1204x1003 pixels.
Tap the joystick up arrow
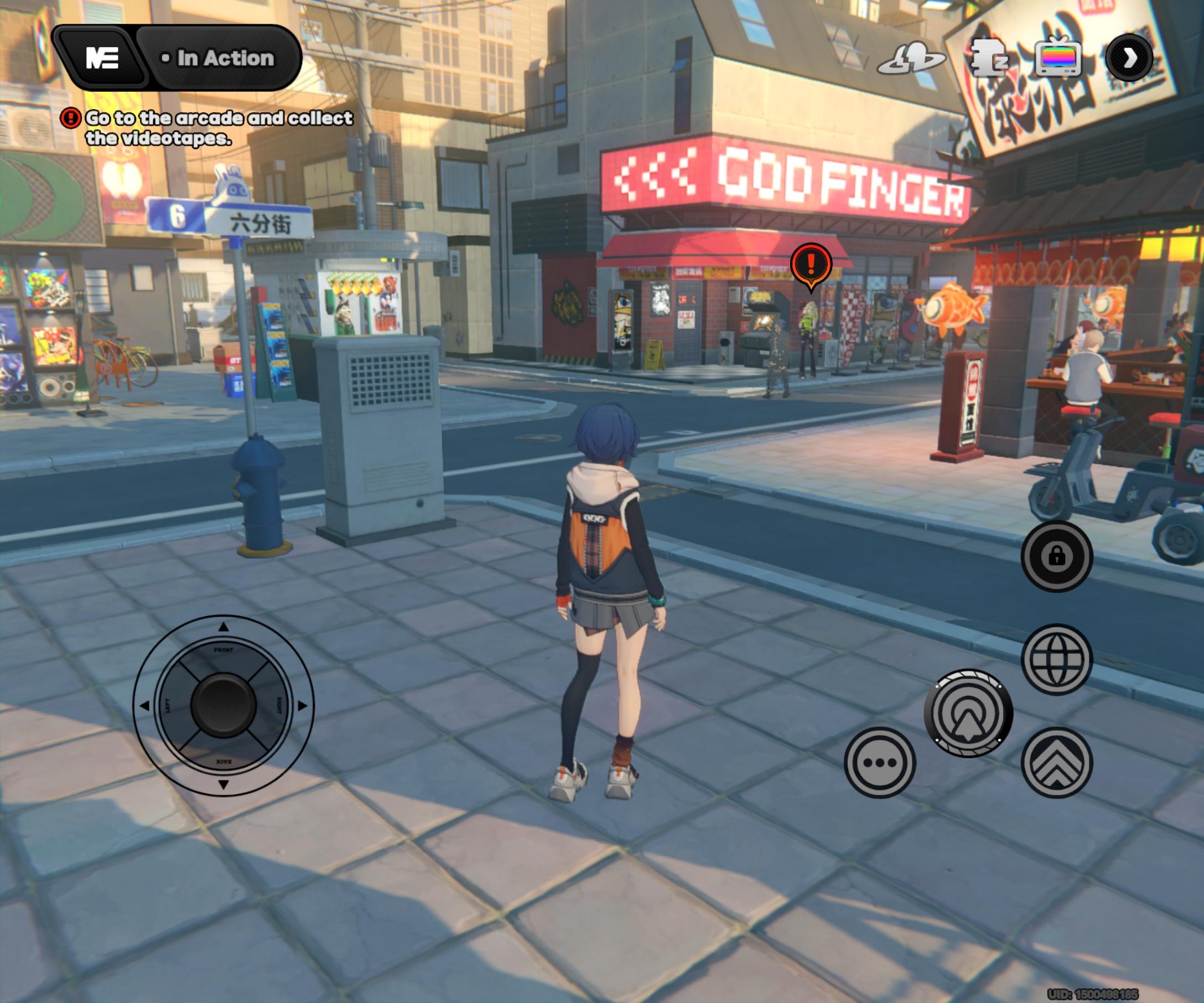pyautogui.click(x=224, y=627)
